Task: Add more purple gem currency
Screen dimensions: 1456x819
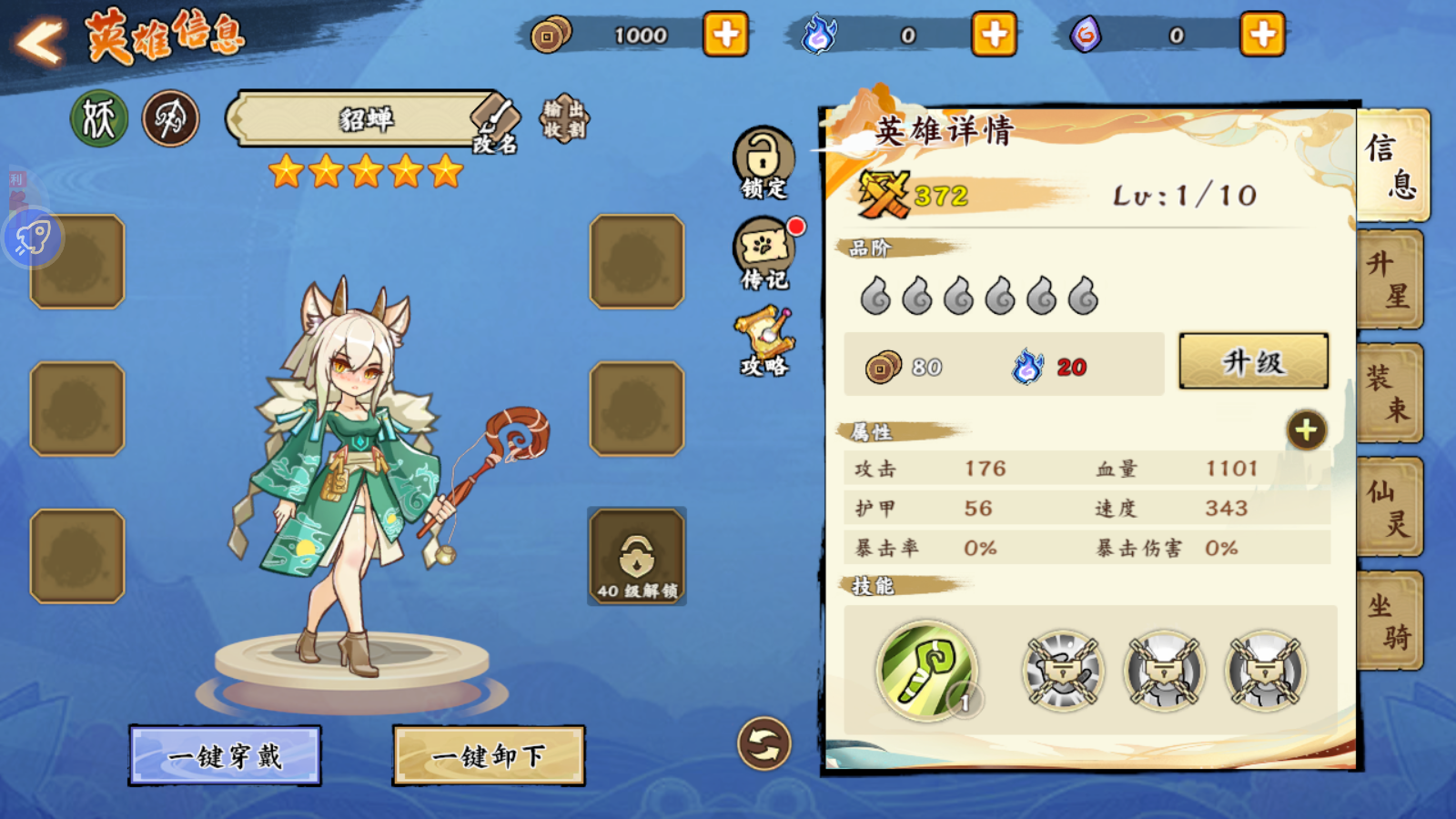Action: [1262, 35]
